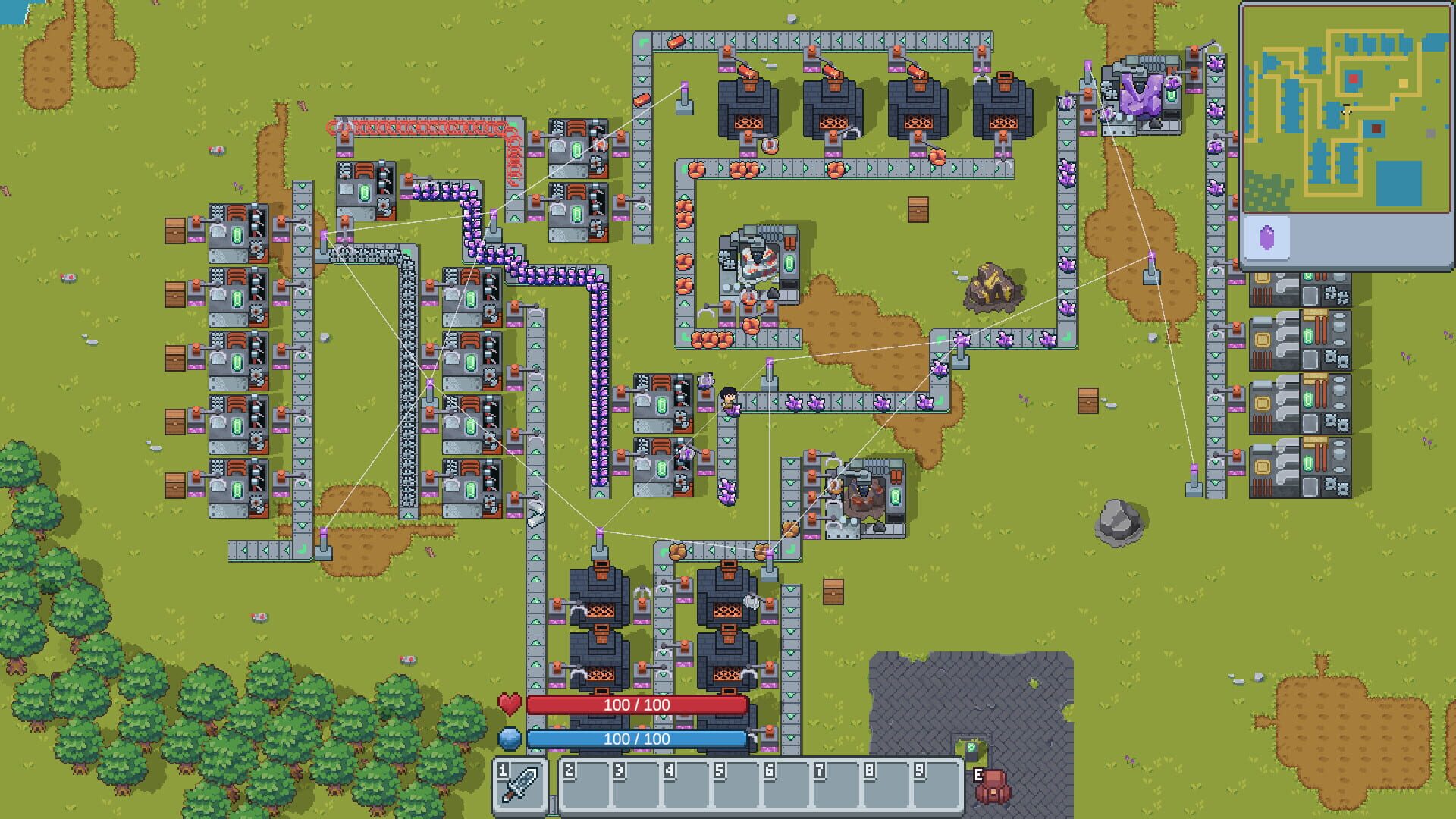Click the blue orb icon beside the mana bar
The width and height of the screenshot is (1456, 819).
[511, 738]
